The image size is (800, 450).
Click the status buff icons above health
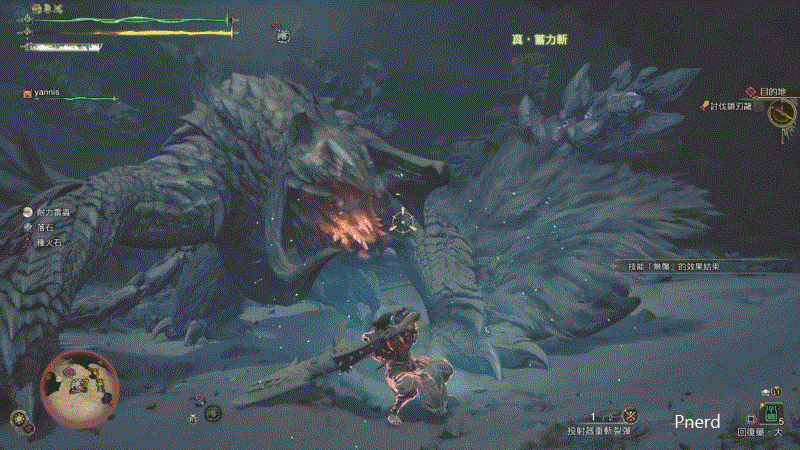point(46,8)
